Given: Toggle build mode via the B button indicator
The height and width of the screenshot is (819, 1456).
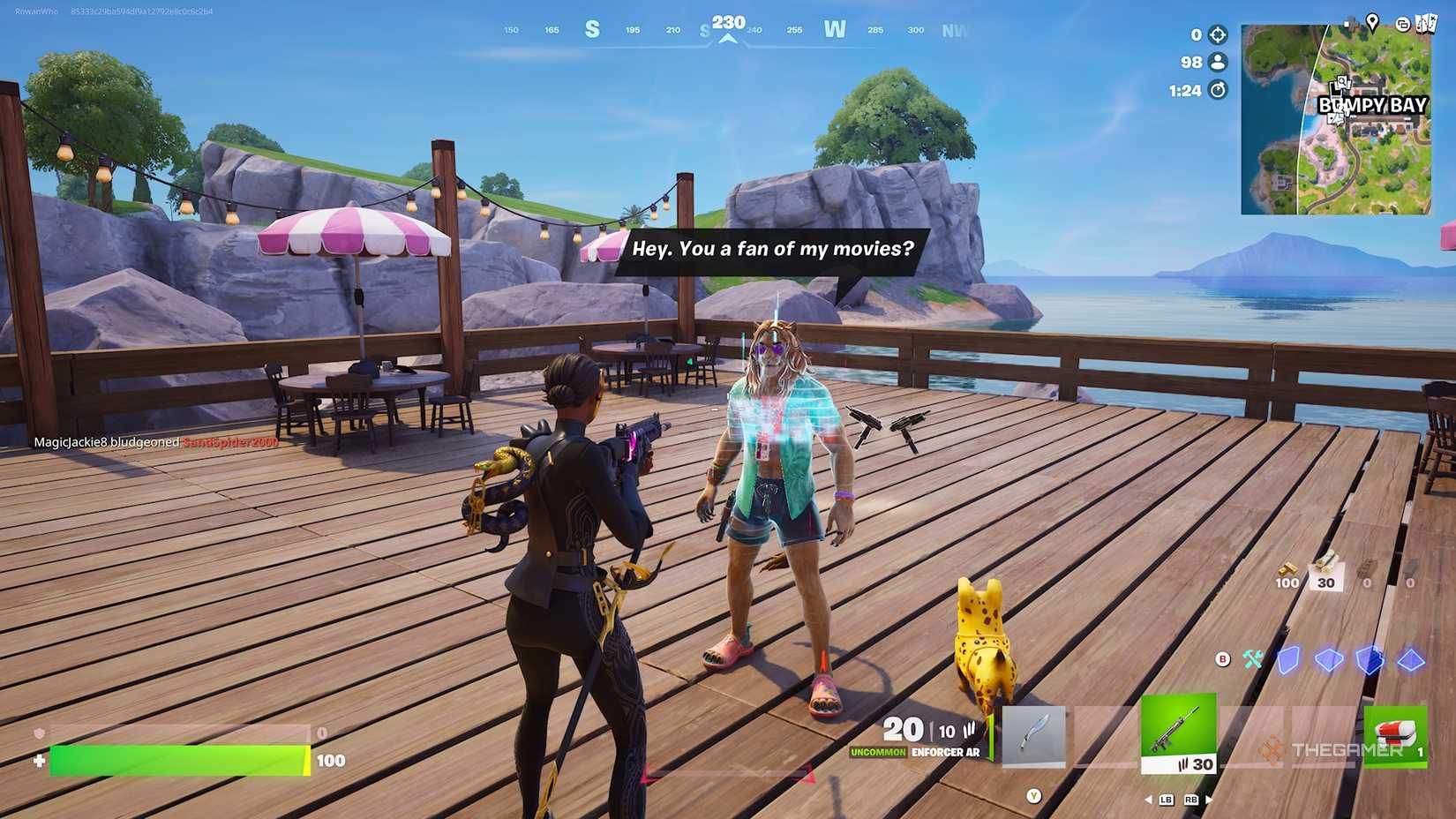Looking at the screenshot, I should coord(1222,659).
